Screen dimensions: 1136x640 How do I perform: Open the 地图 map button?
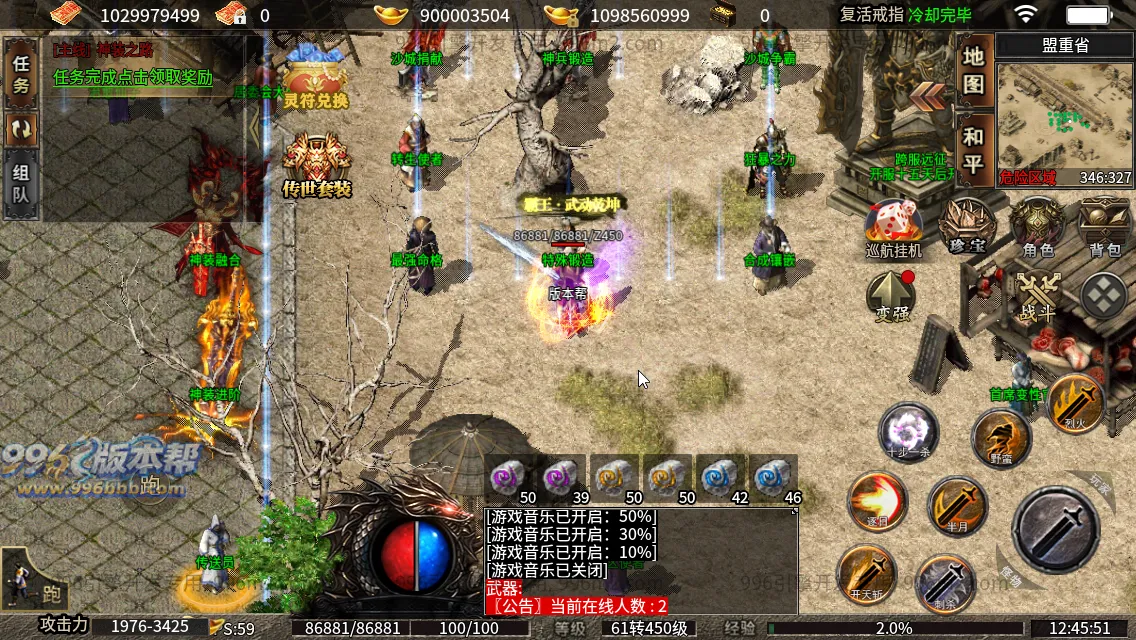point(973,70)
